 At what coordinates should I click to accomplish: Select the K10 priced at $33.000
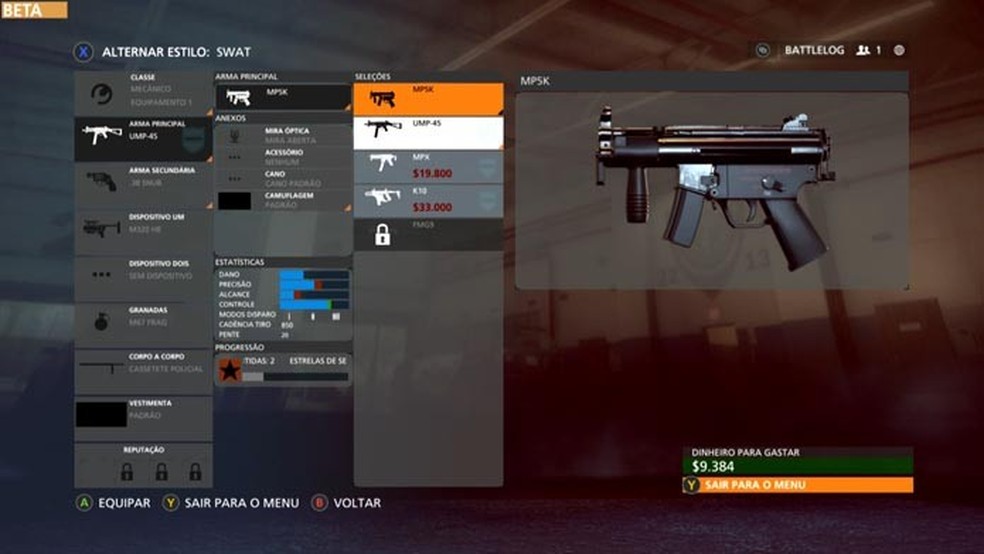428,200
